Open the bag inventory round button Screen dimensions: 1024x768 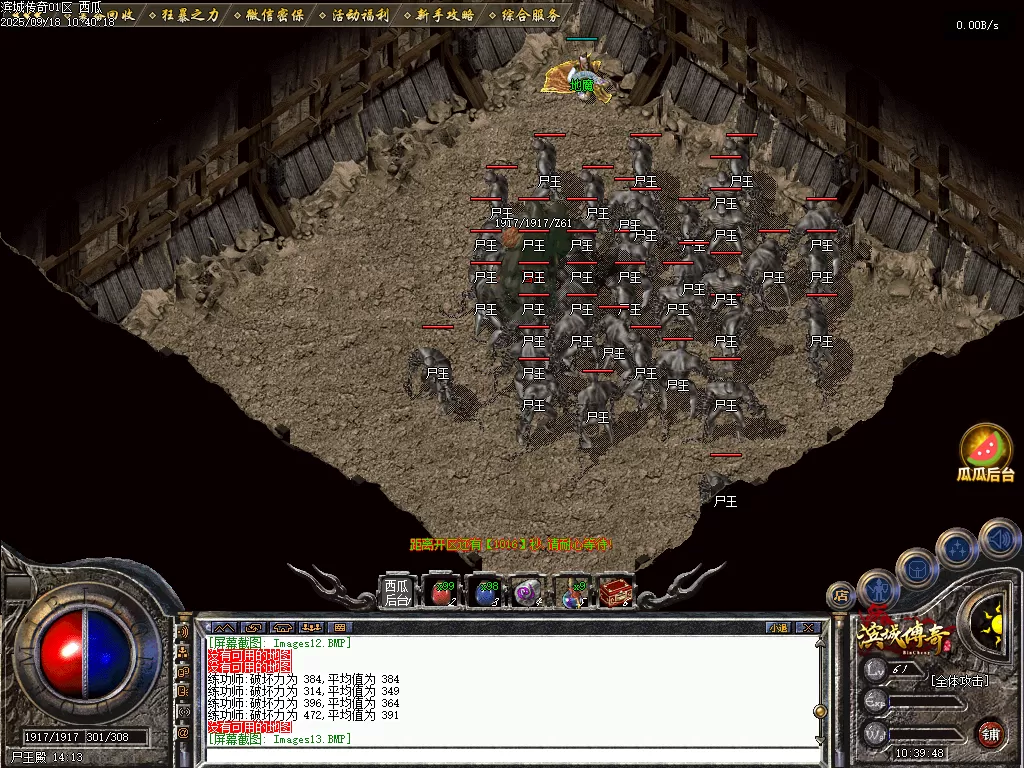[916, 567]
